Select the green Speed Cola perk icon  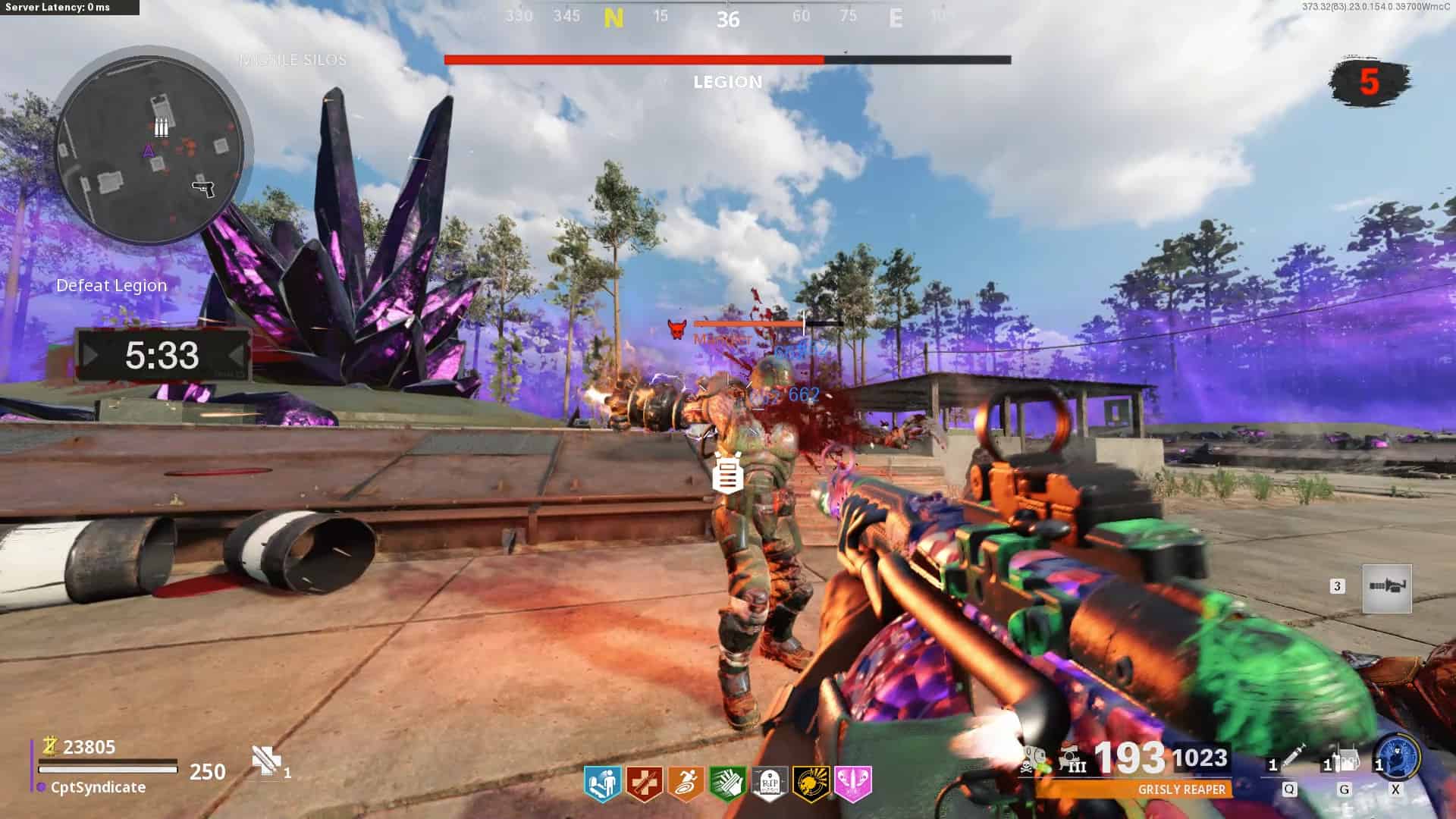point(727,783)
